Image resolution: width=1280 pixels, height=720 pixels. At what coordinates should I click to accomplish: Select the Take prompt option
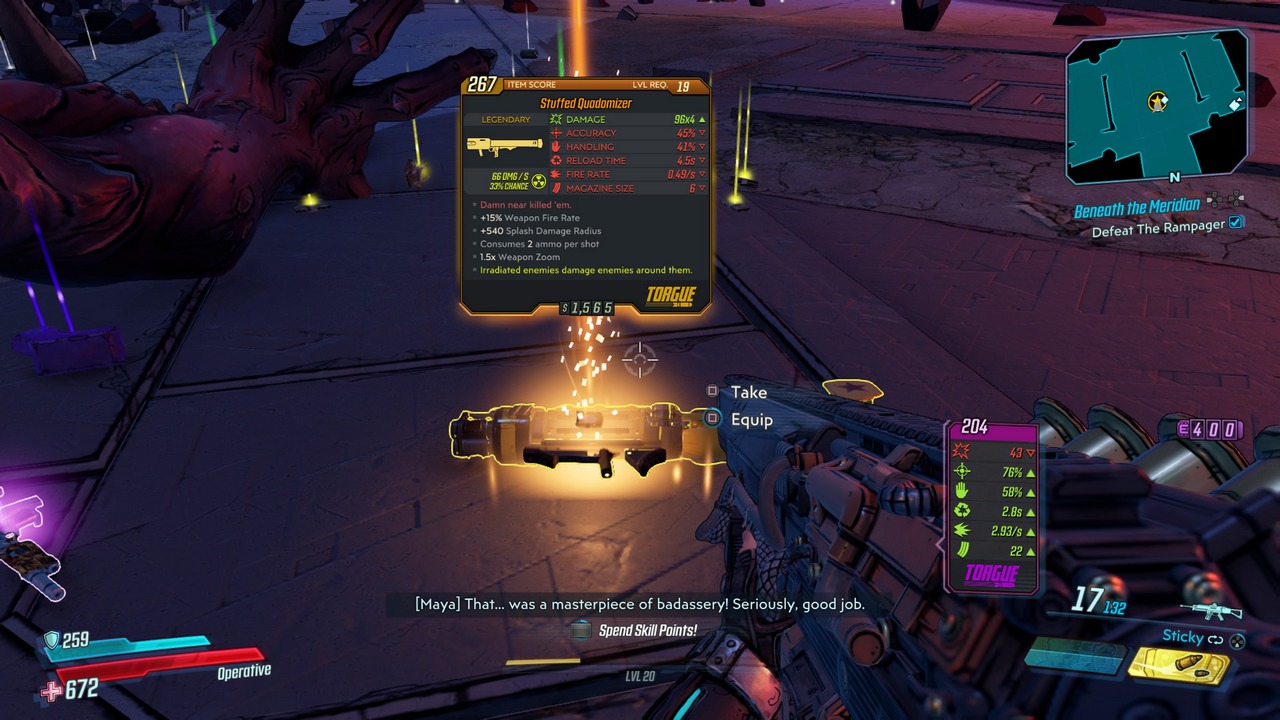click(x=748, y=392)
